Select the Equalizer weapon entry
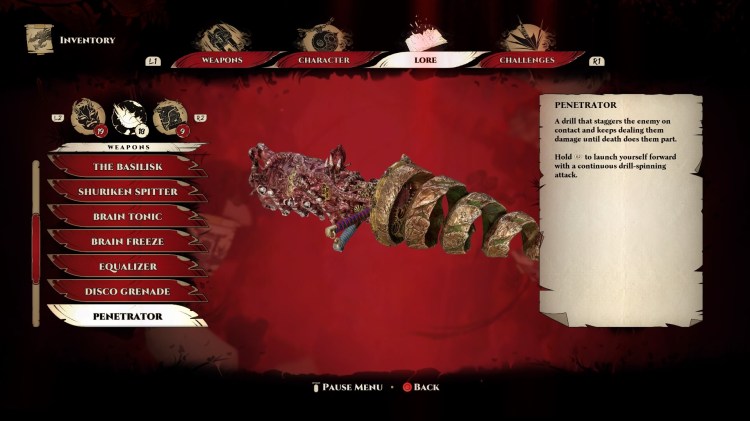 128,267
